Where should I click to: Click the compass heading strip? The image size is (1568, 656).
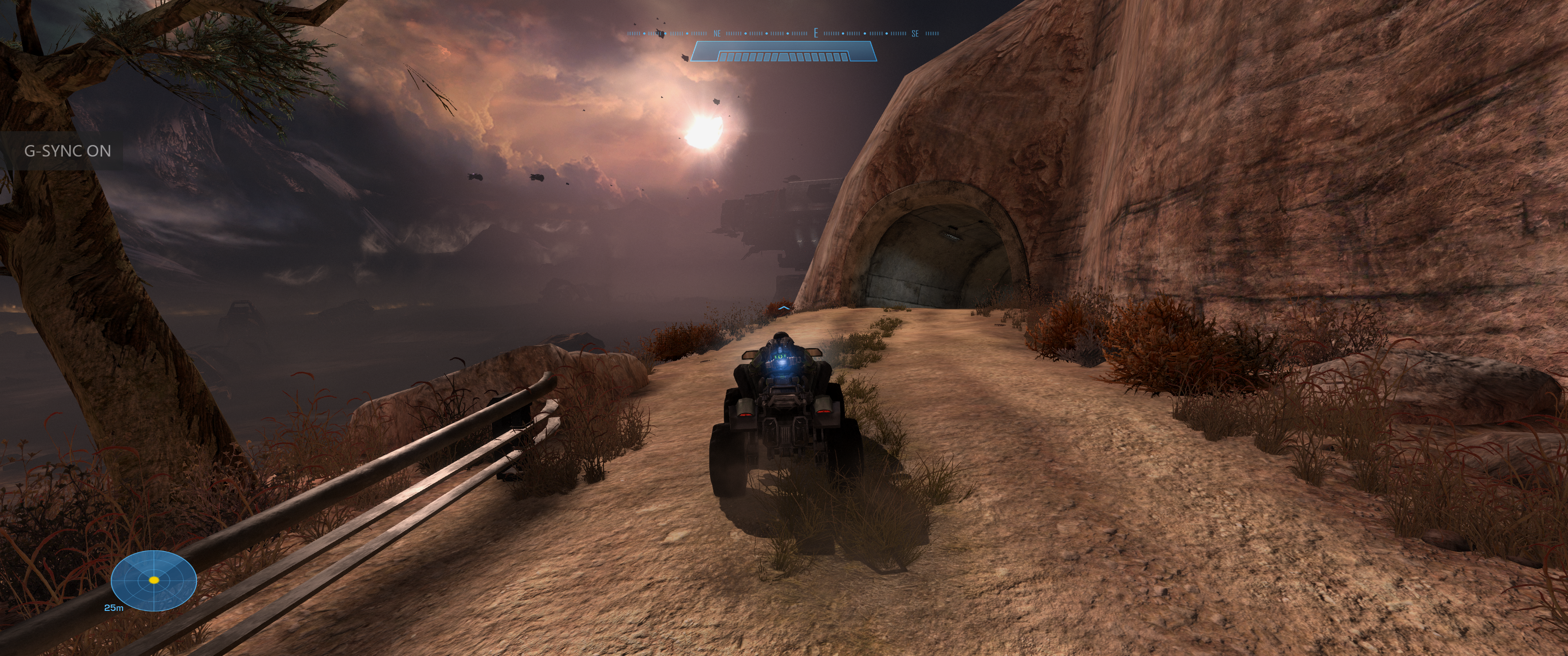pyautogui.click(x=783, y=33)
